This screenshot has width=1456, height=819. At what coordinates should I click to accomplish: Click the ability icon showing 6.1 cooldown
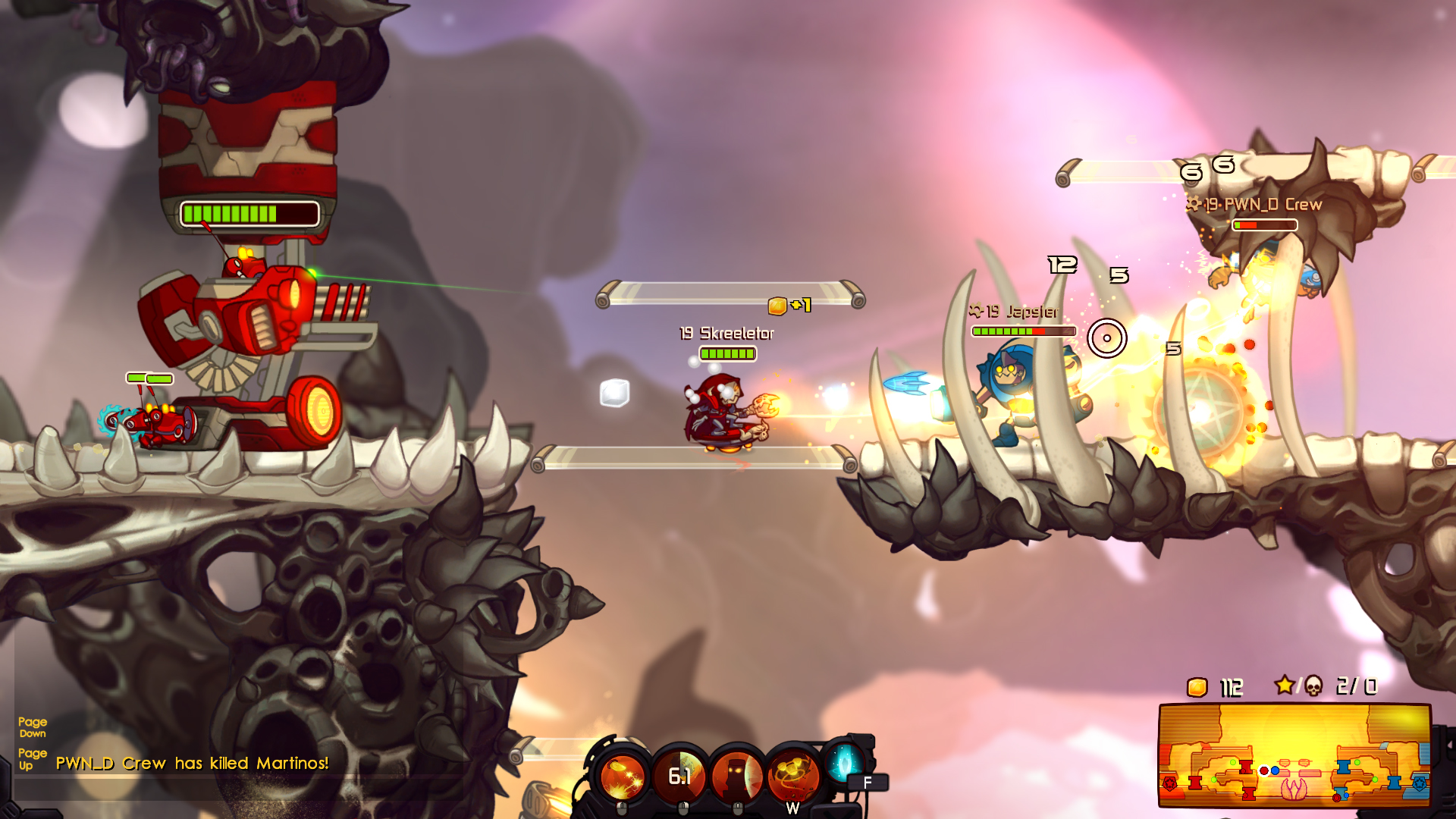(x=679, y=774)
